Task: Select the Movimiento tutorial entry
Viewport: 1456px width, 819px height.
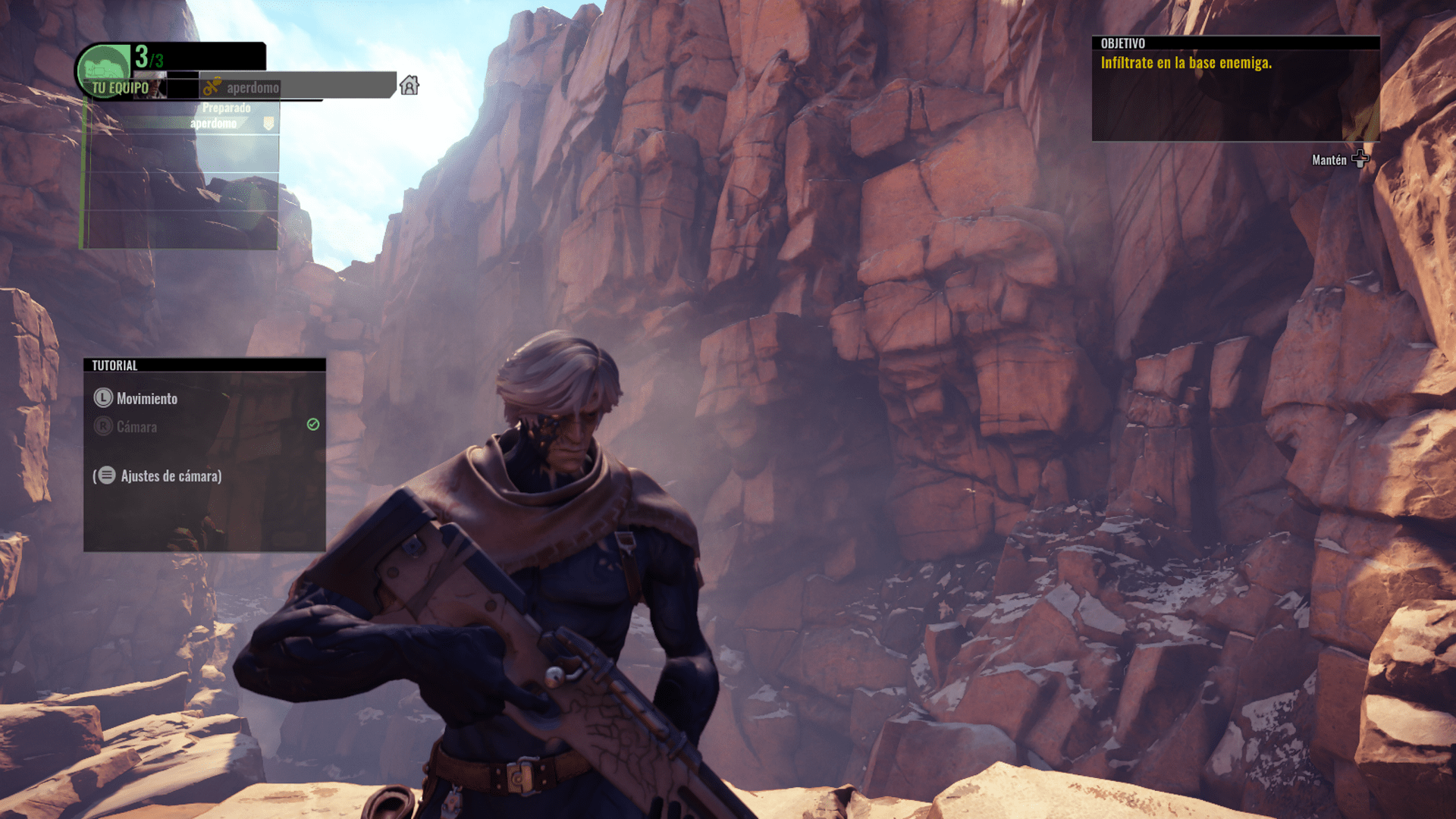Action: tap(146, 399)
